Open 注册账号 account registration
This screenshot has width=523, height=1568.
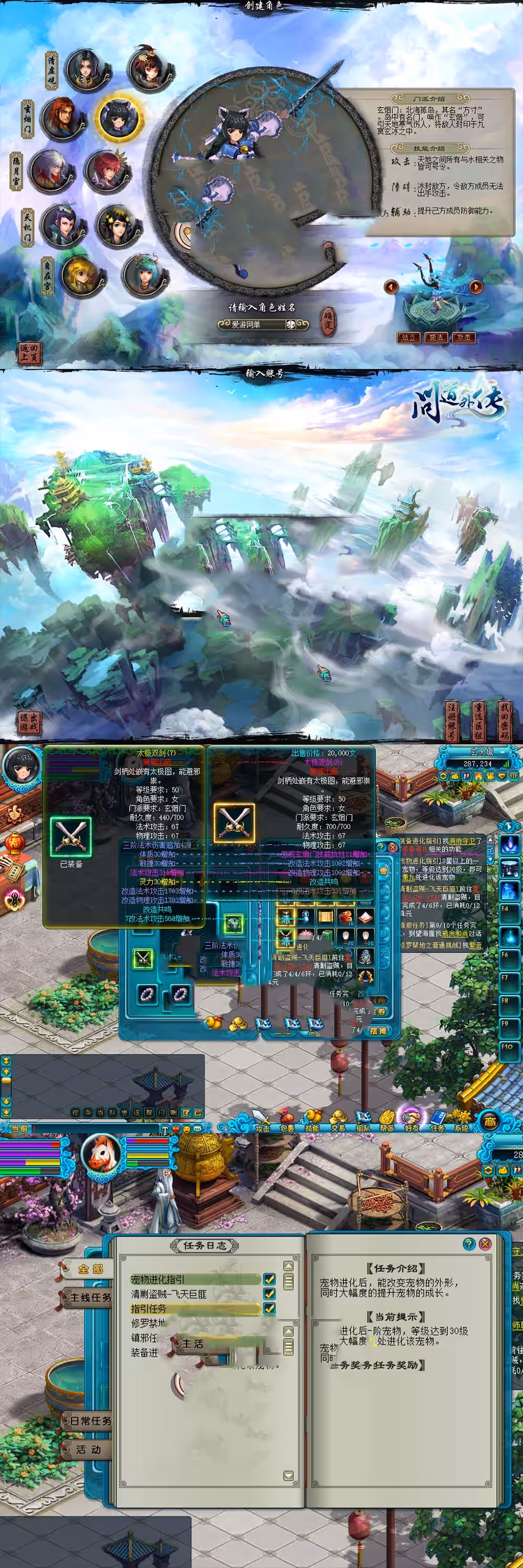pos(453,721)
